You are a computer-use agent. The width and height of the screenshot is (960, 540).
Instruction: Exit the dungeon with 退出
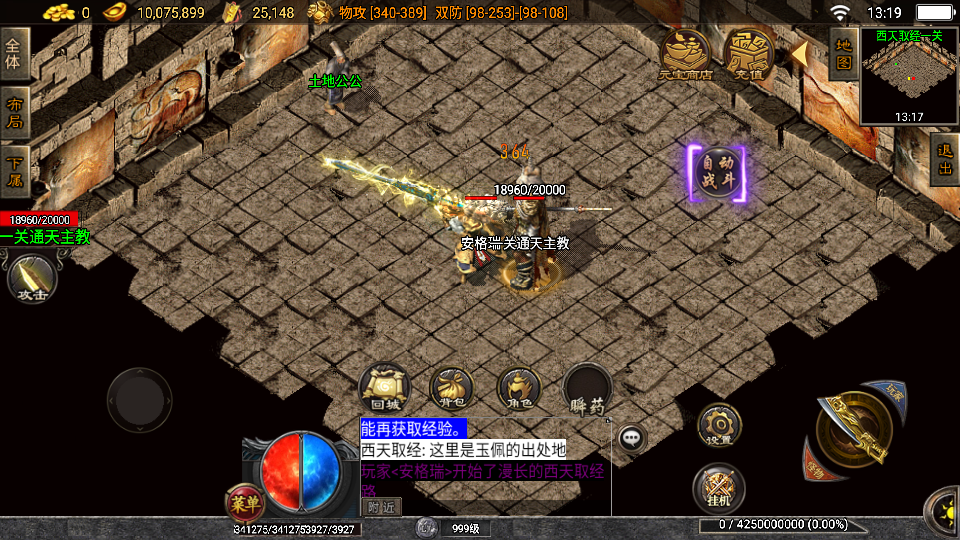944,159
